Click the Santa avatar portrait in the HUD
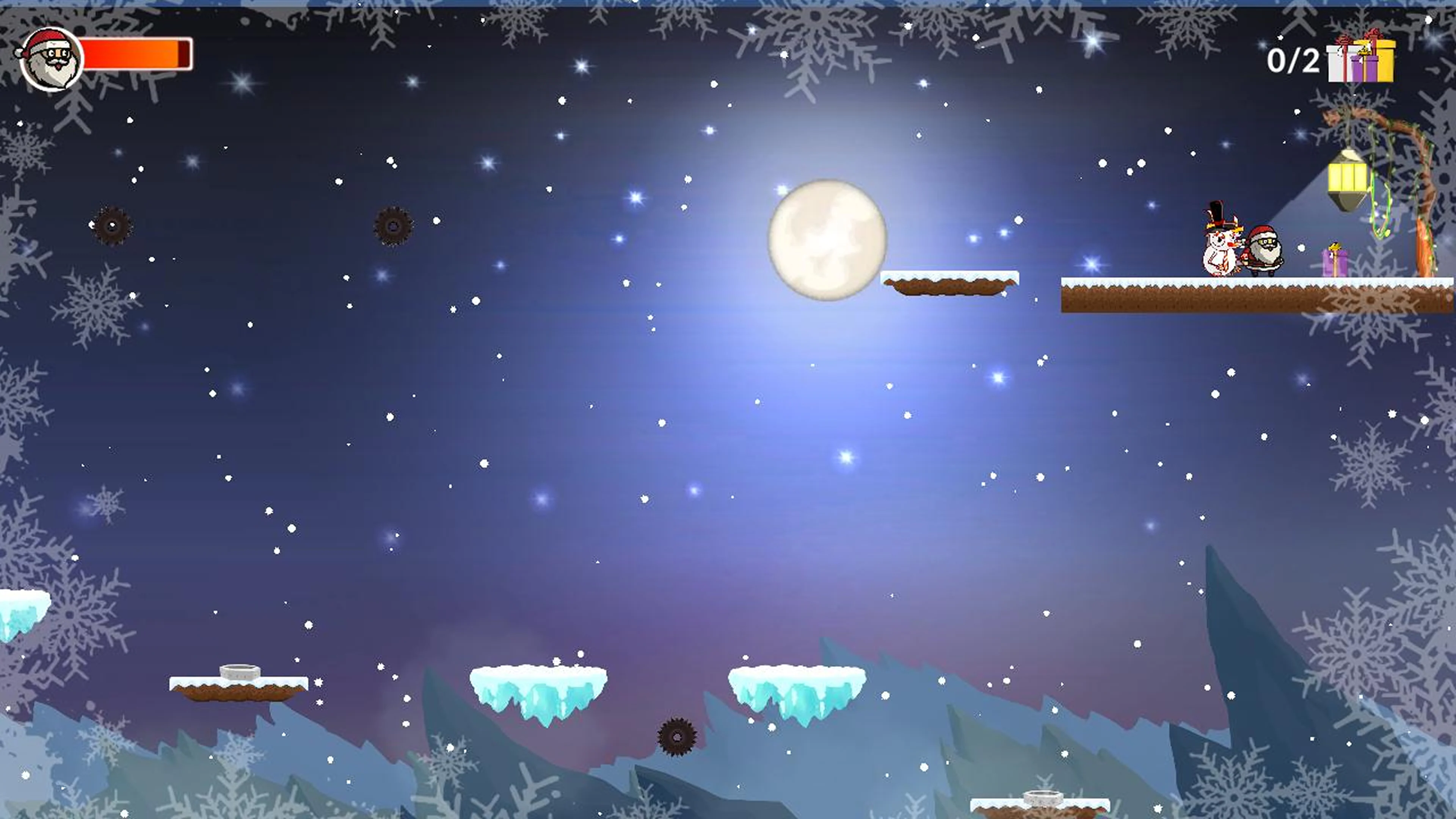Screen dimensions: 1456x819 54,56
